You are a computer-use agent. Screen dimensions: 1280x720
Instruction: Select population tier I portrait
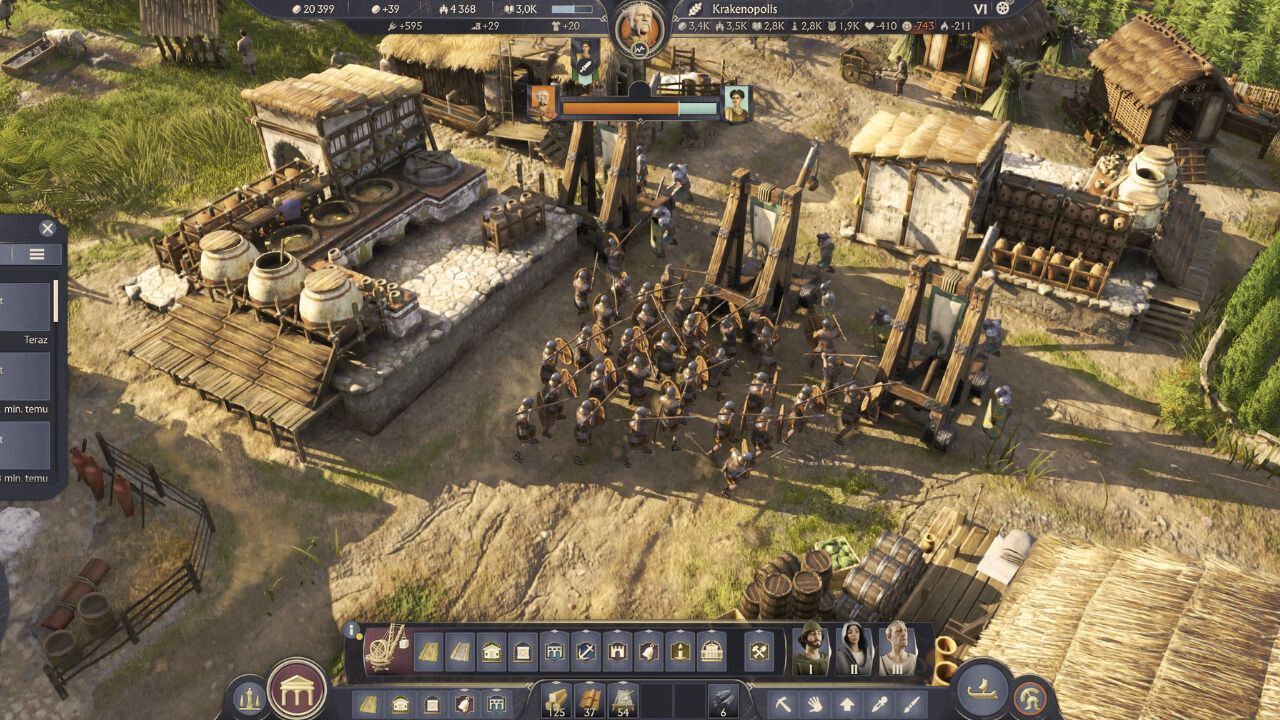(x=812, y=650)
